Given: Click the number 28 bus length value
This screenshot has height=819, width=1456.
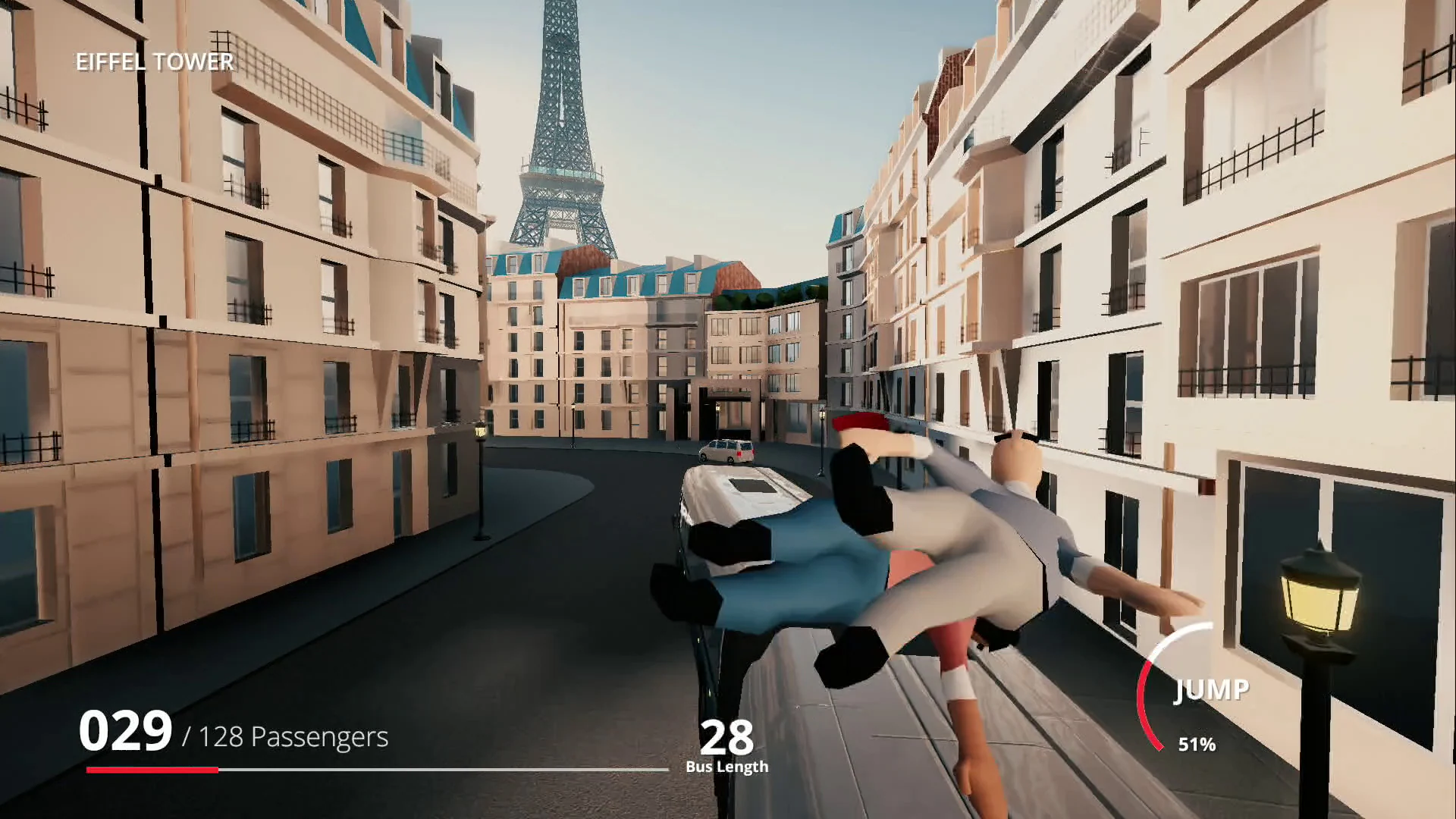Looking at the screenshot, I should [x=726, y=734].
